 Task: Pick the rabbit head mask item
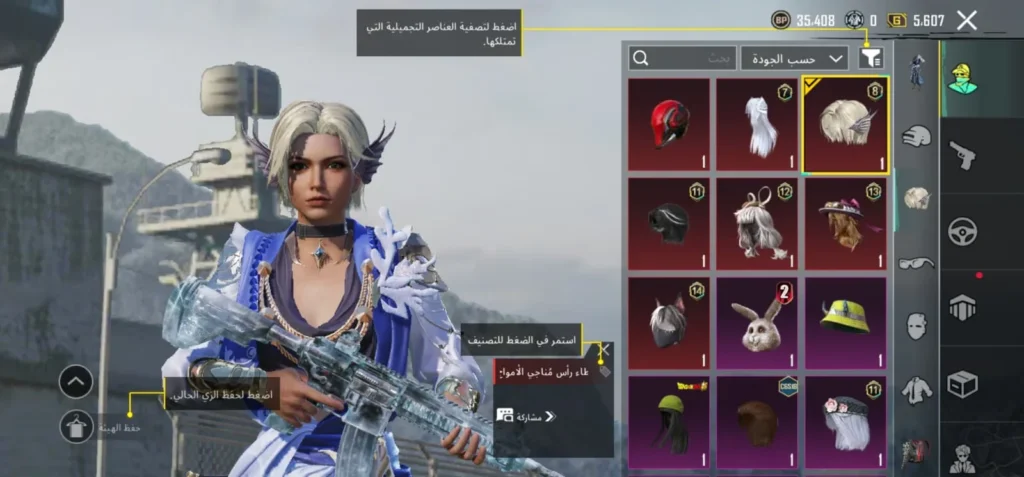757,323
